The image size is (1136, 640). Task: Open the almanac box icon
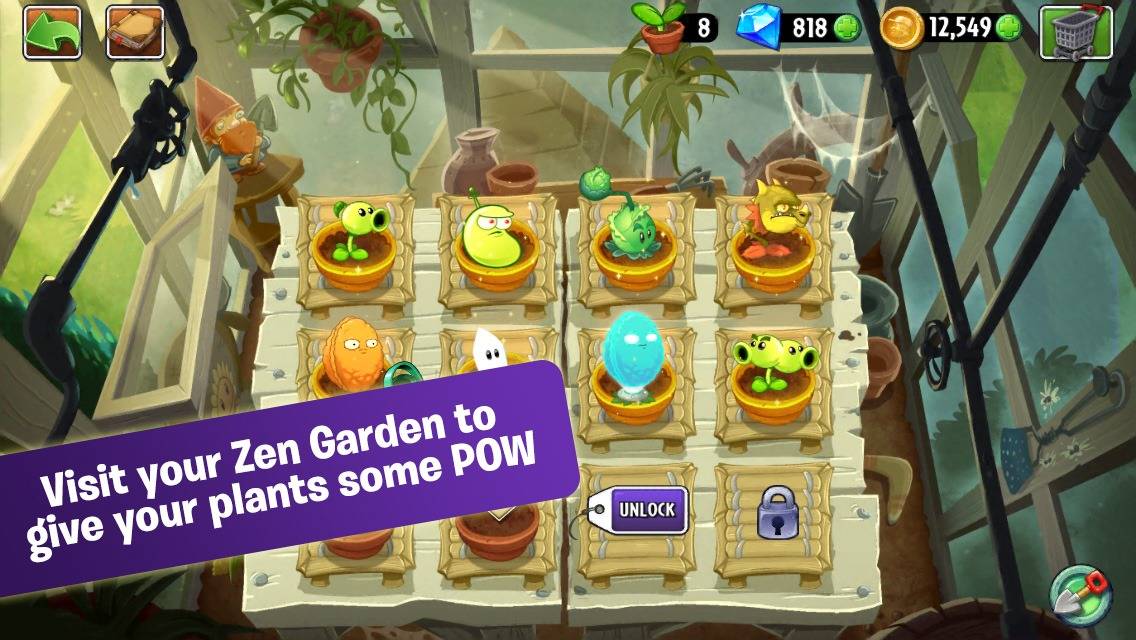pos(134,32)
